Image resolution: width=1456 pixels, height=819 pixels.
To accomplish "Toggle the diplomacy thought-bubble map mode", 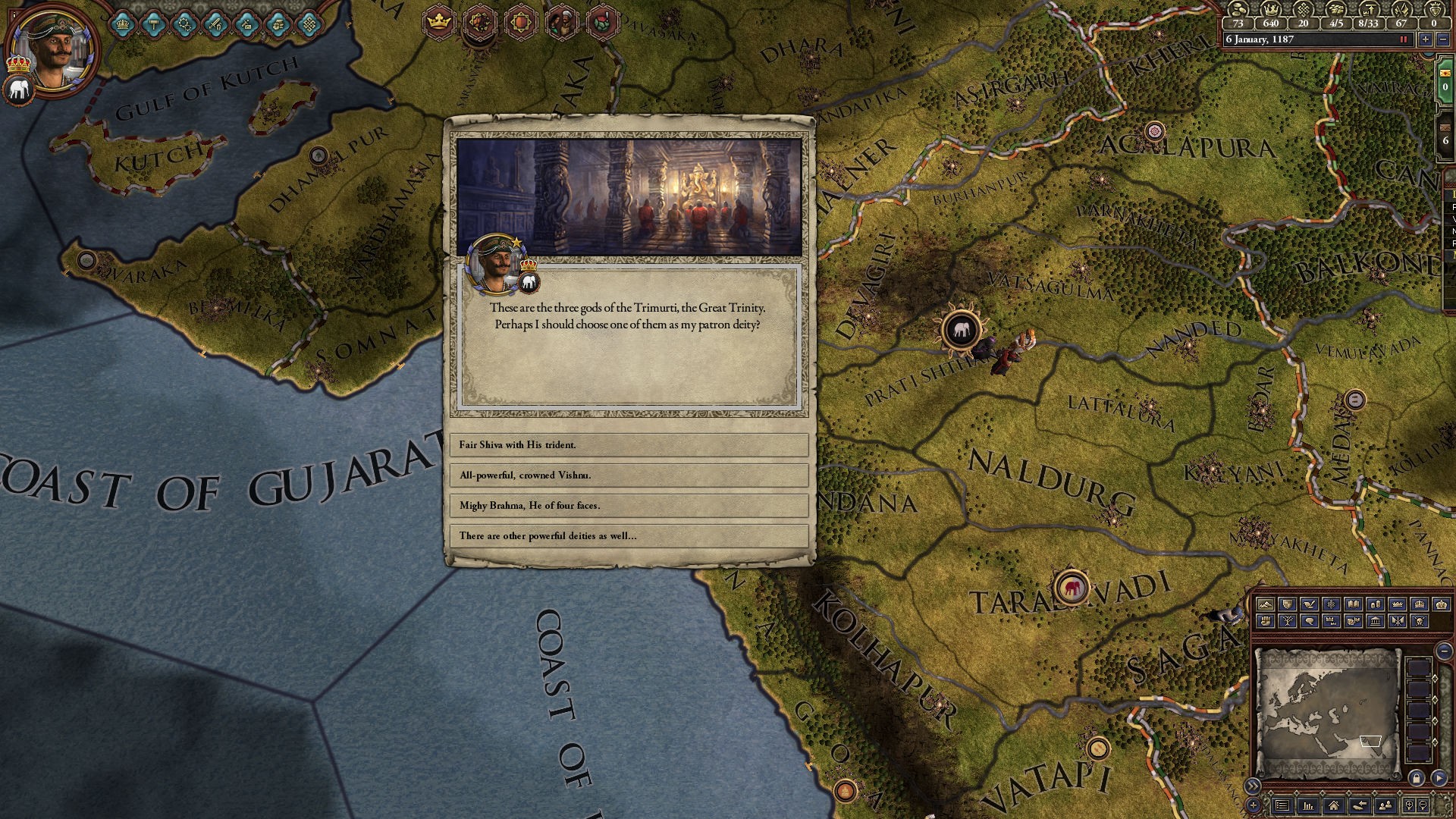I will 1310,621.
